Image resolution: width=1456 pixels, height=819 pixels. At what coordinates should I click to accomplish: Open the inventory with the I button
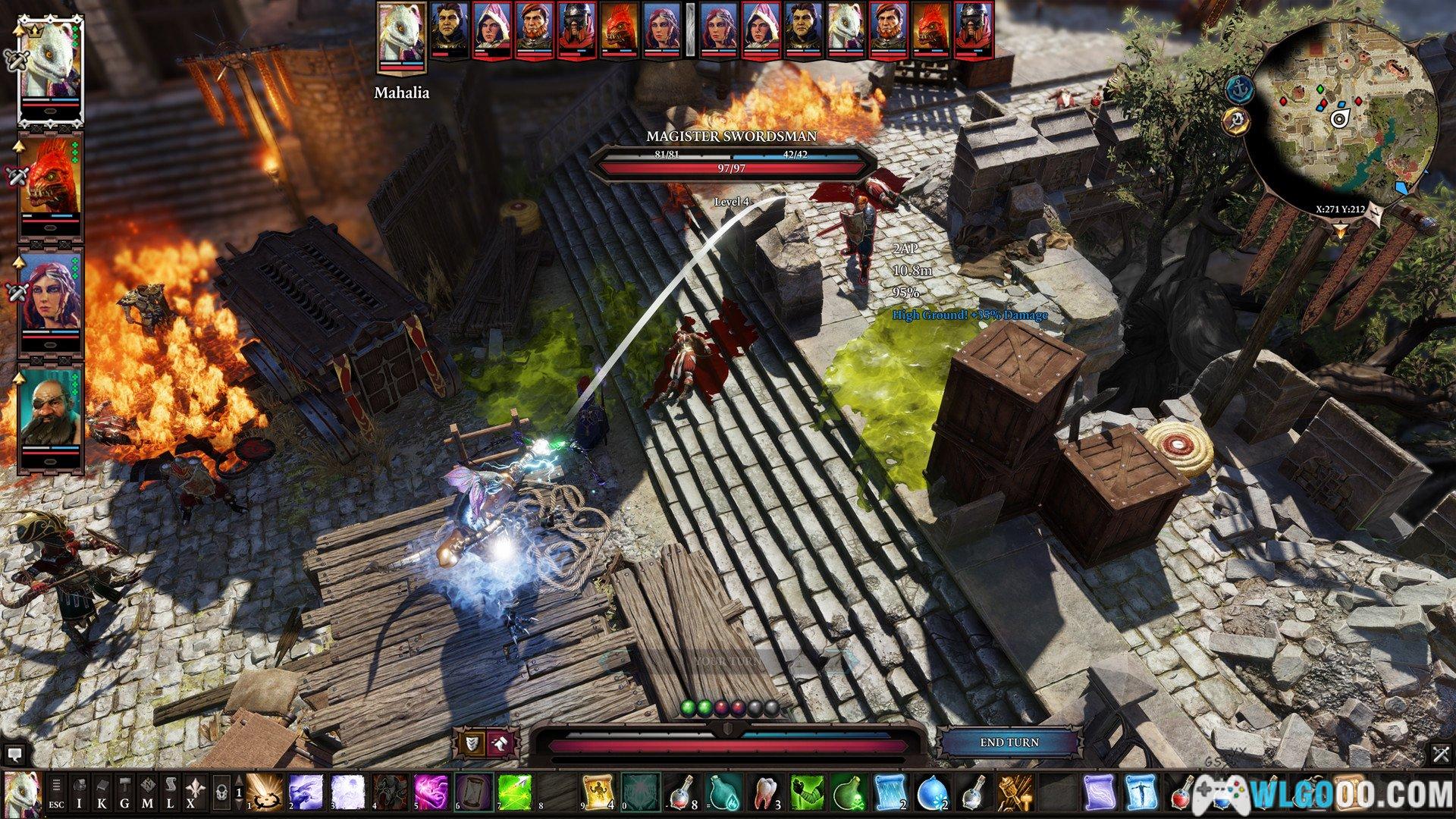click(x=80, y=792)
